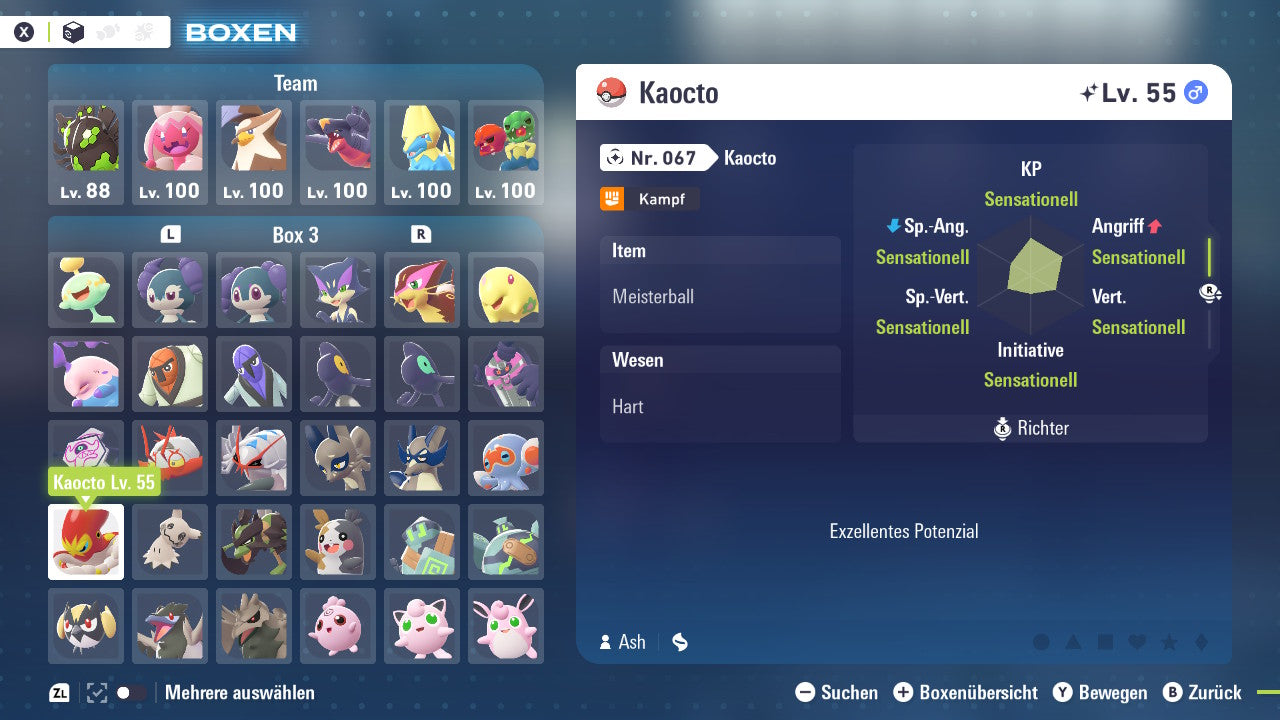Select the Box 3 header

coord(296,235)
